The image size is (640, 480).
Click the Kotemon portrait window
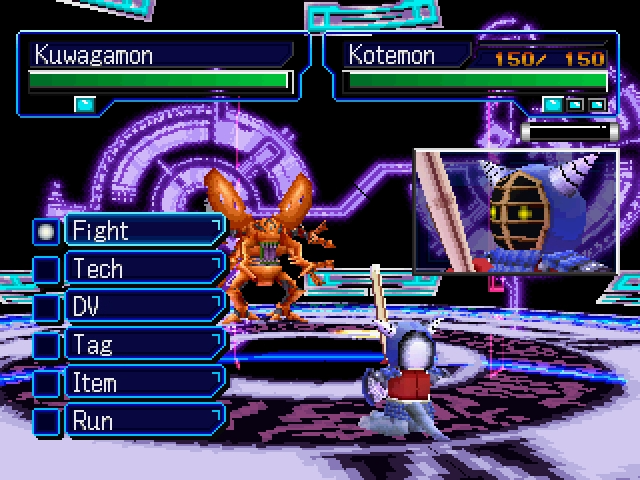point(516,211)
